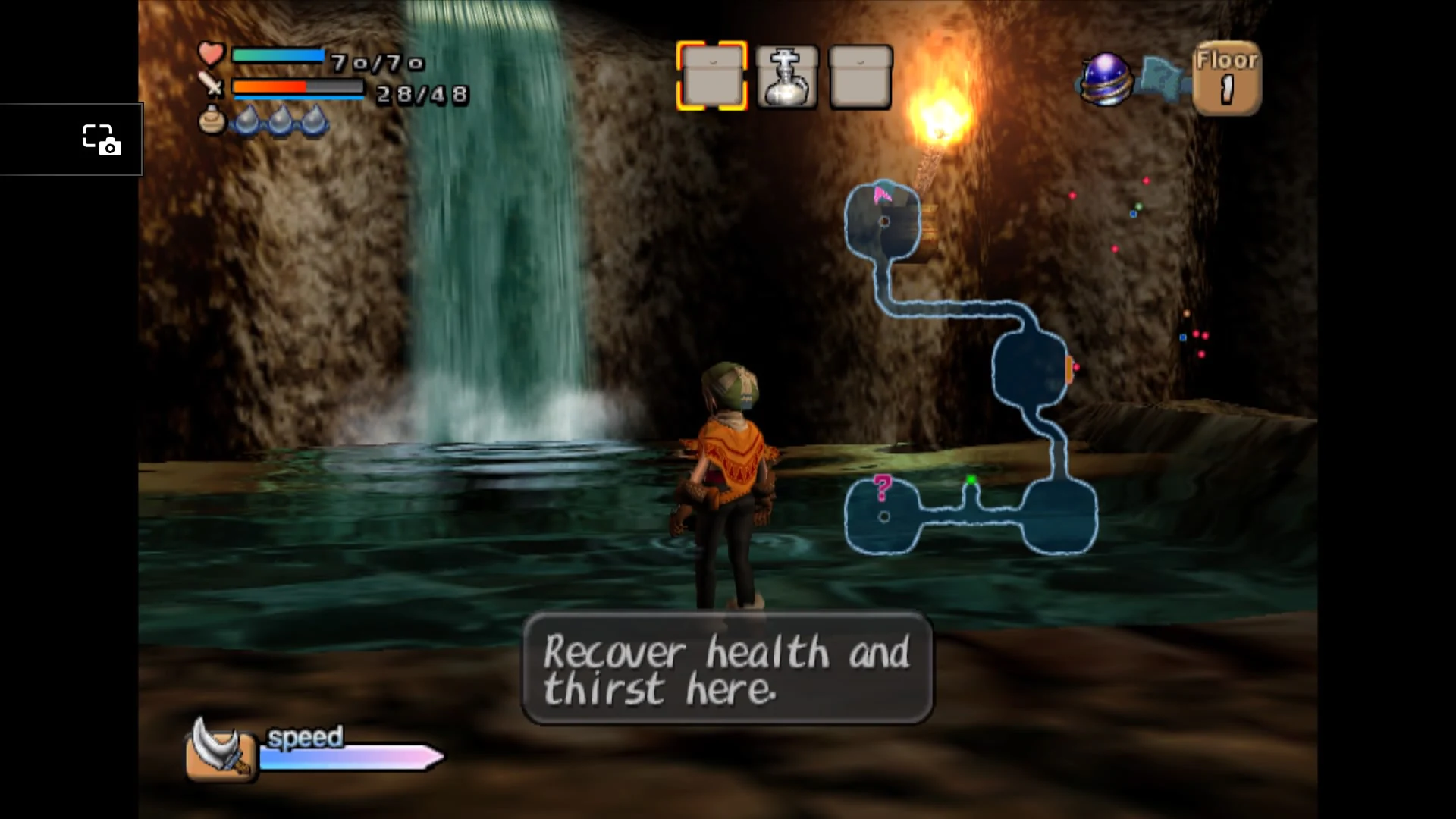Open the Floor 1 indicator

[x=1227, y=76]
